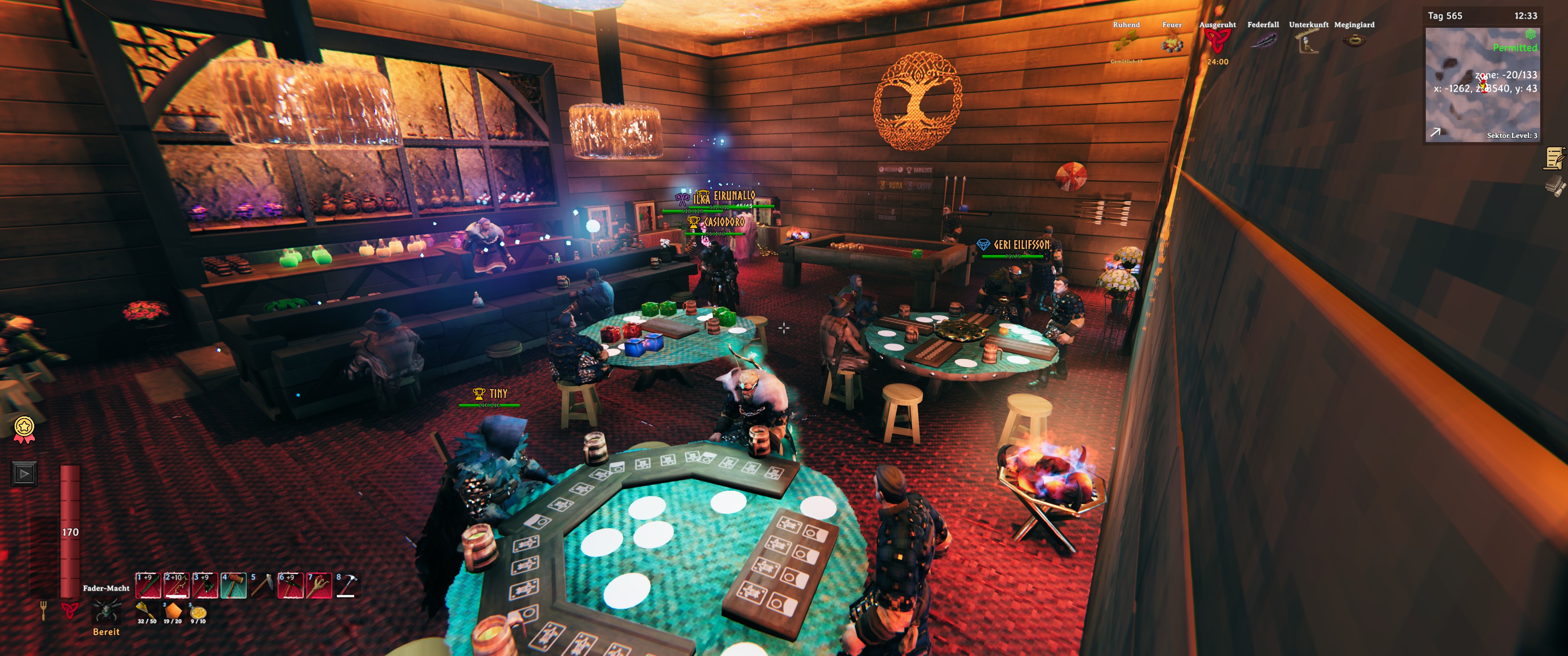Choose the green axe in hotbar slot 3
The width and height of the screenshot is (1568, 656).
(x=205, y=585)
